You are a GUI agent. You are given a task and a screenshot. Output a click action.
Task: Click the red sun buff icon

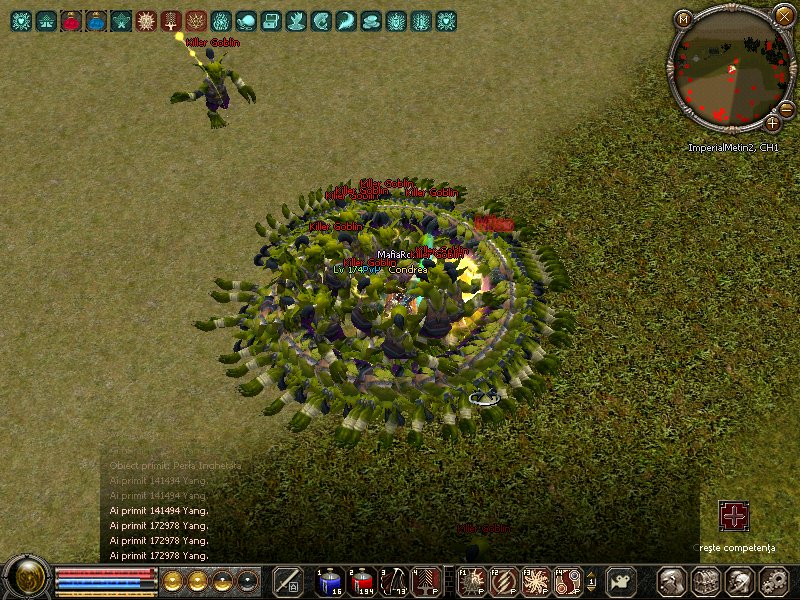[146, 19]
